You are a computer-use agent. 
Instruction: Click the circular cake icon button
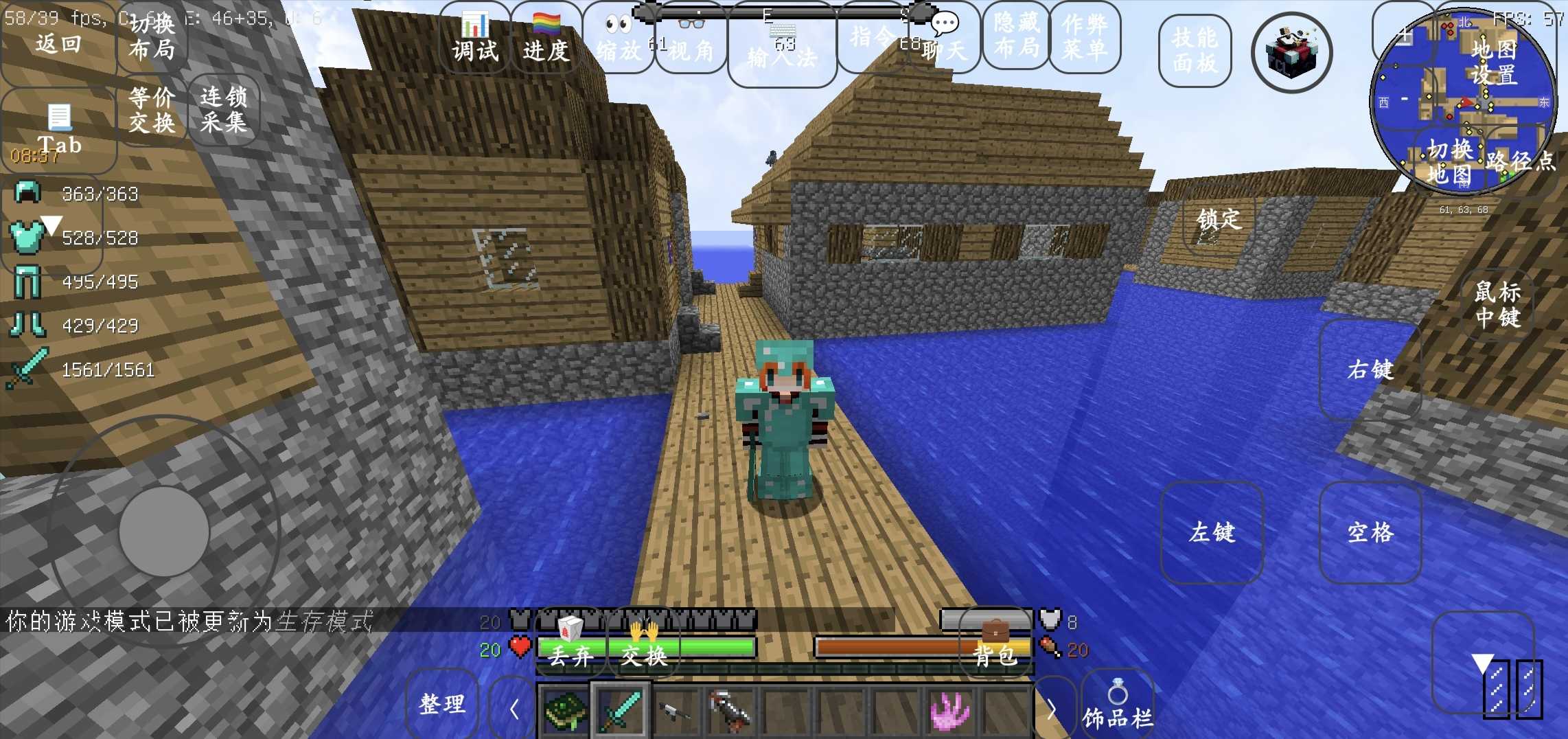(1291, 53)
